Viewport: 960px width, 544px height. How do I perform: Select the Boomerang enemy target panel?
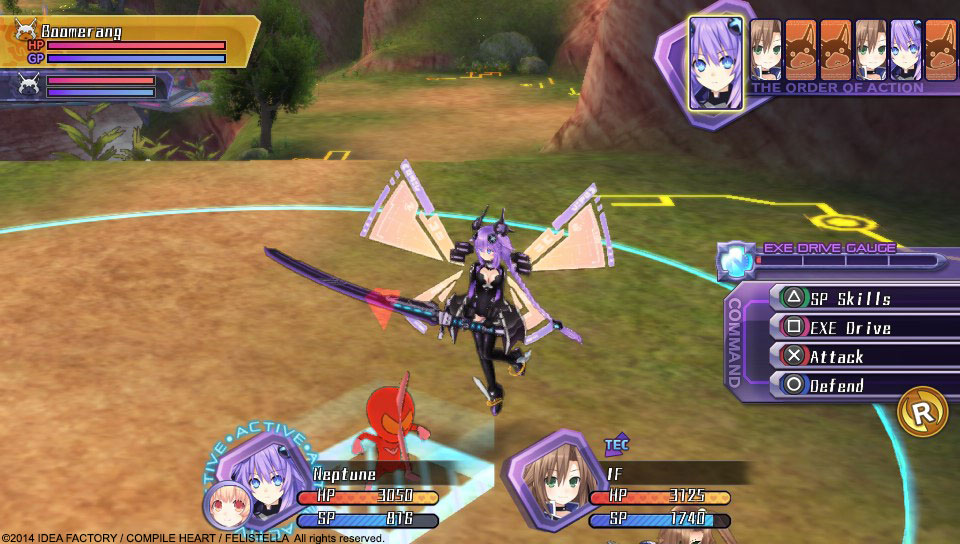(128, 42)
